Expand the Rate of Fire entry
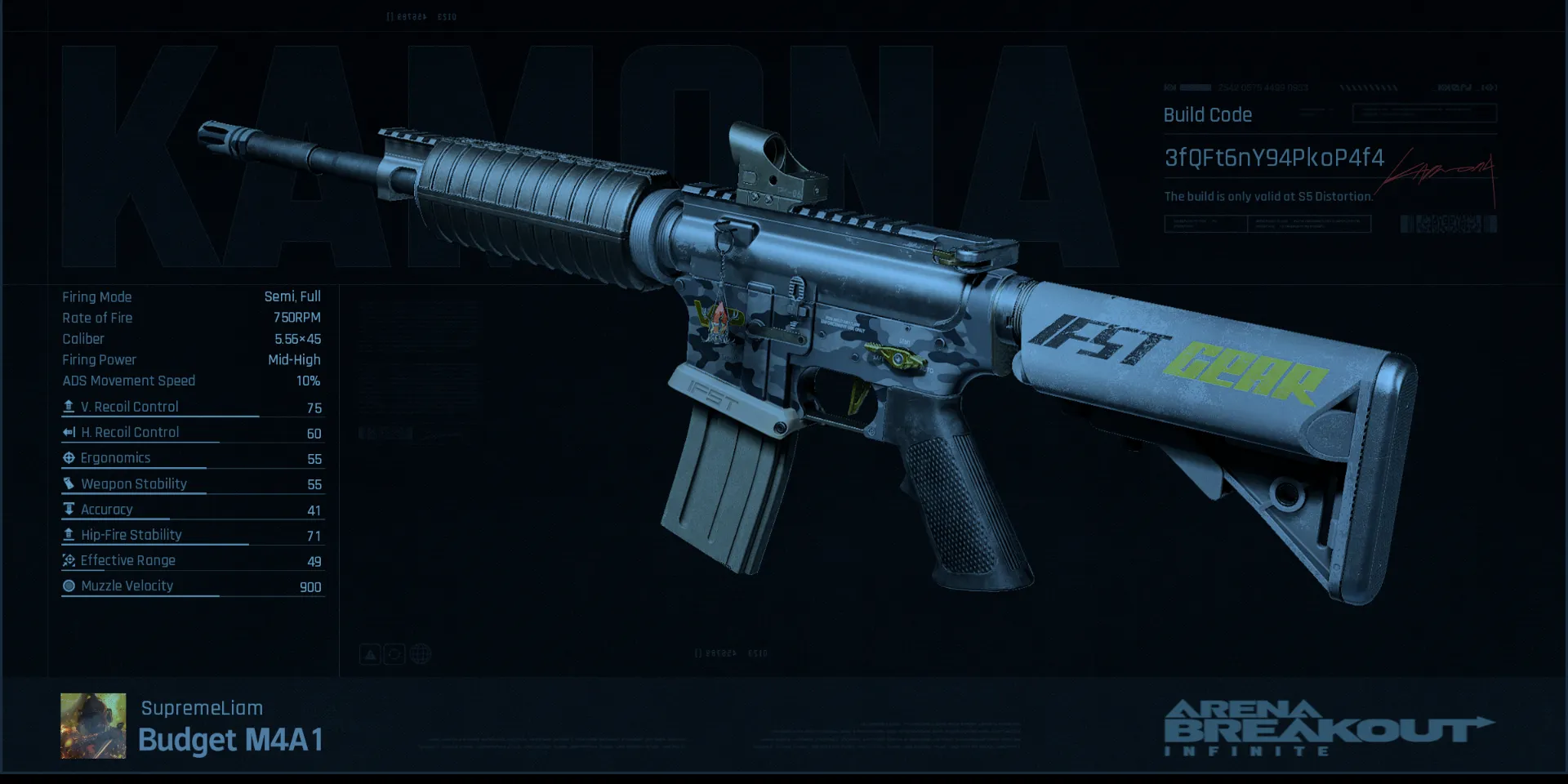This screenshot has height=784, width=1568. pyautogui.click(x=97, y=318)
